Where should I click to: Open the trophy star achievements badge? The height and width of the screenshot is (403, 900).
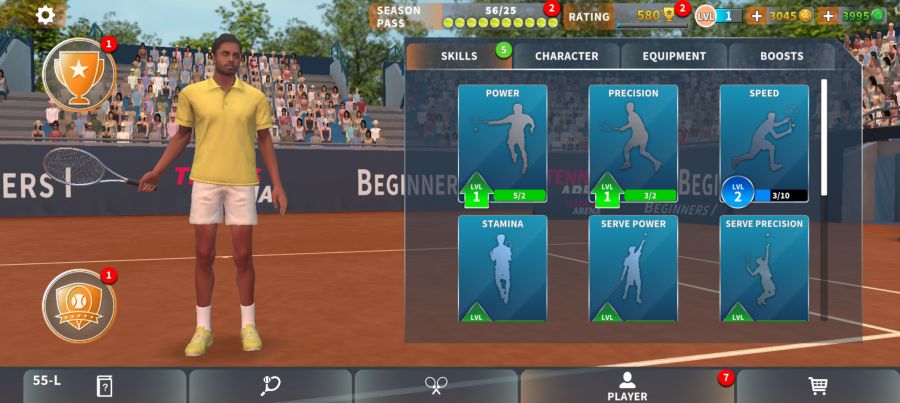pyautogui.click(x=79, y=74)
